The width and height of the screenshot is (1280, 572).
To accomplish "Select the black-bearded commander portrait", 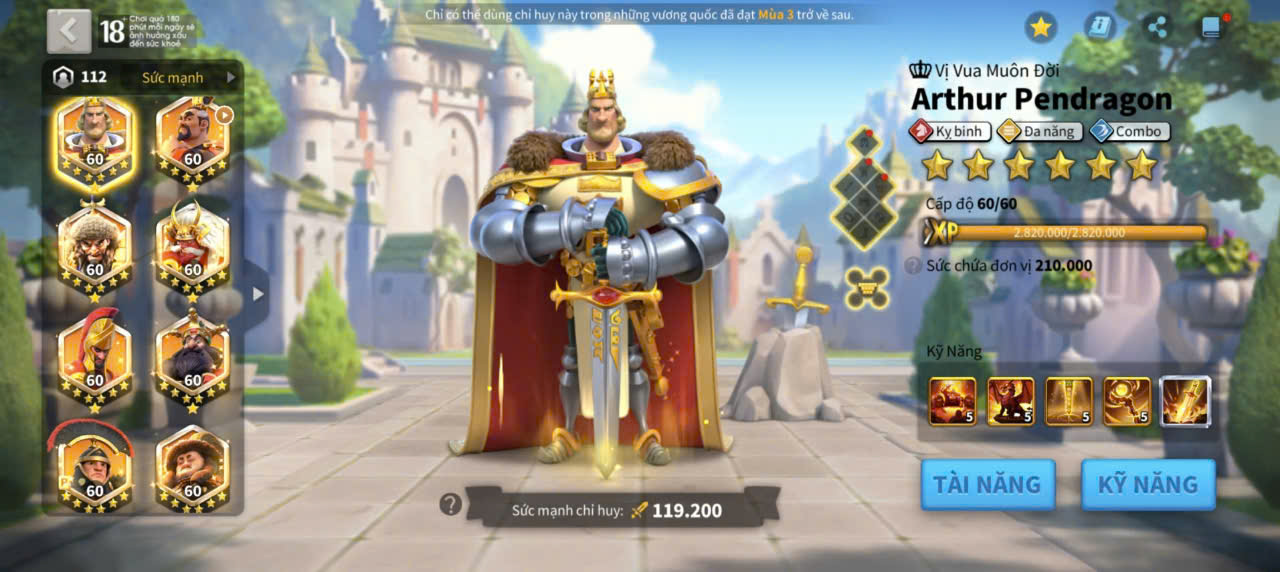I will [x=193, y=360].
